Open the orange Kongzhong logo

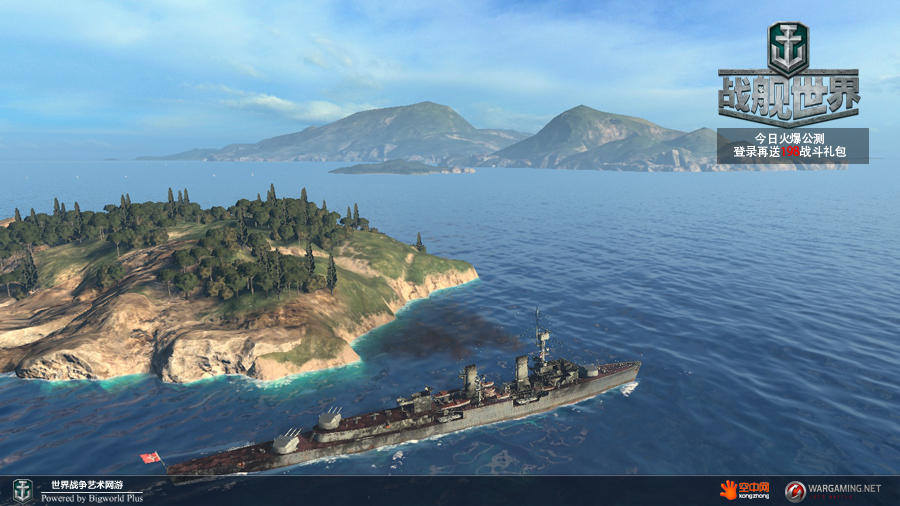745,490
